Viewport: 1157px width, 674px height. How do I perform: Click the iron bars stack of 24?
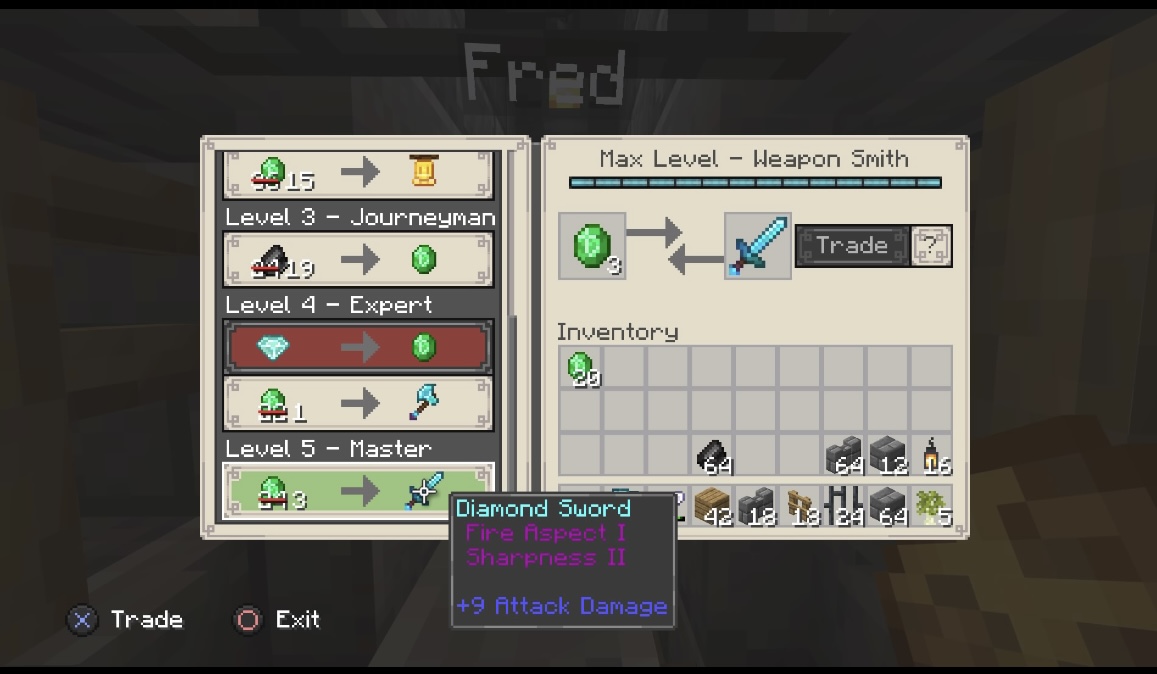844,506
